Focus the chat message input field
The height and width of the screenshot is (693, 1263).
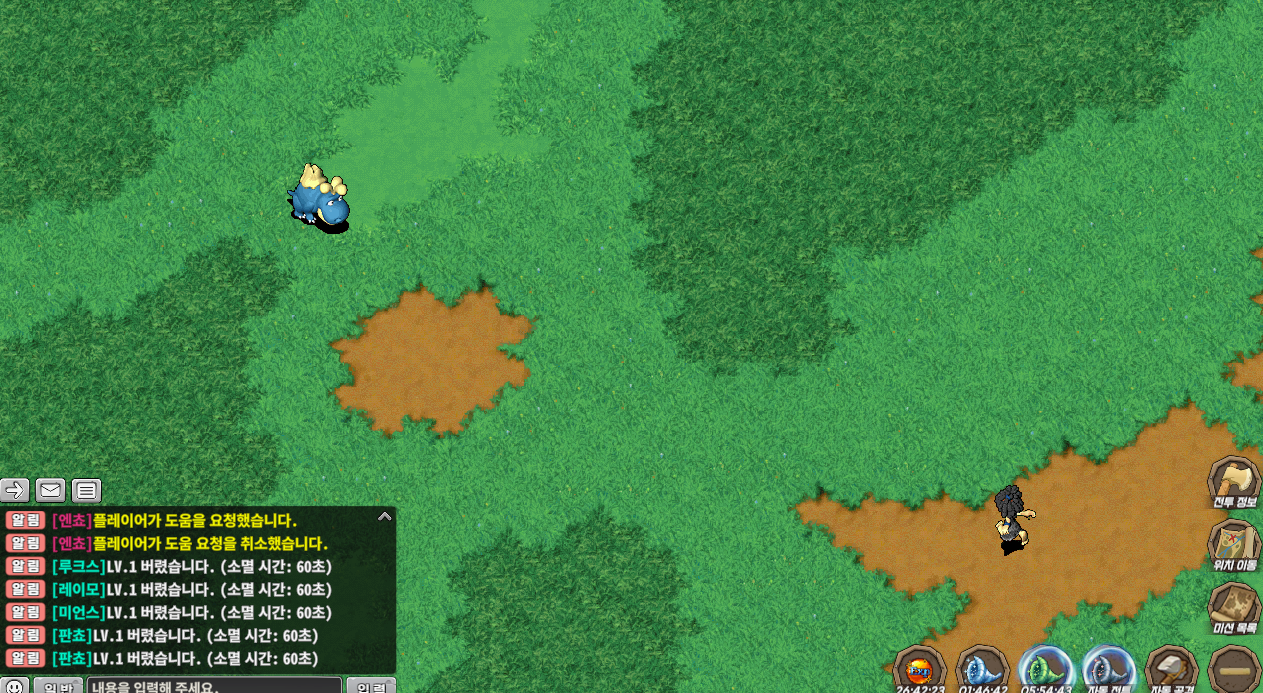click(x=214, y=686)
